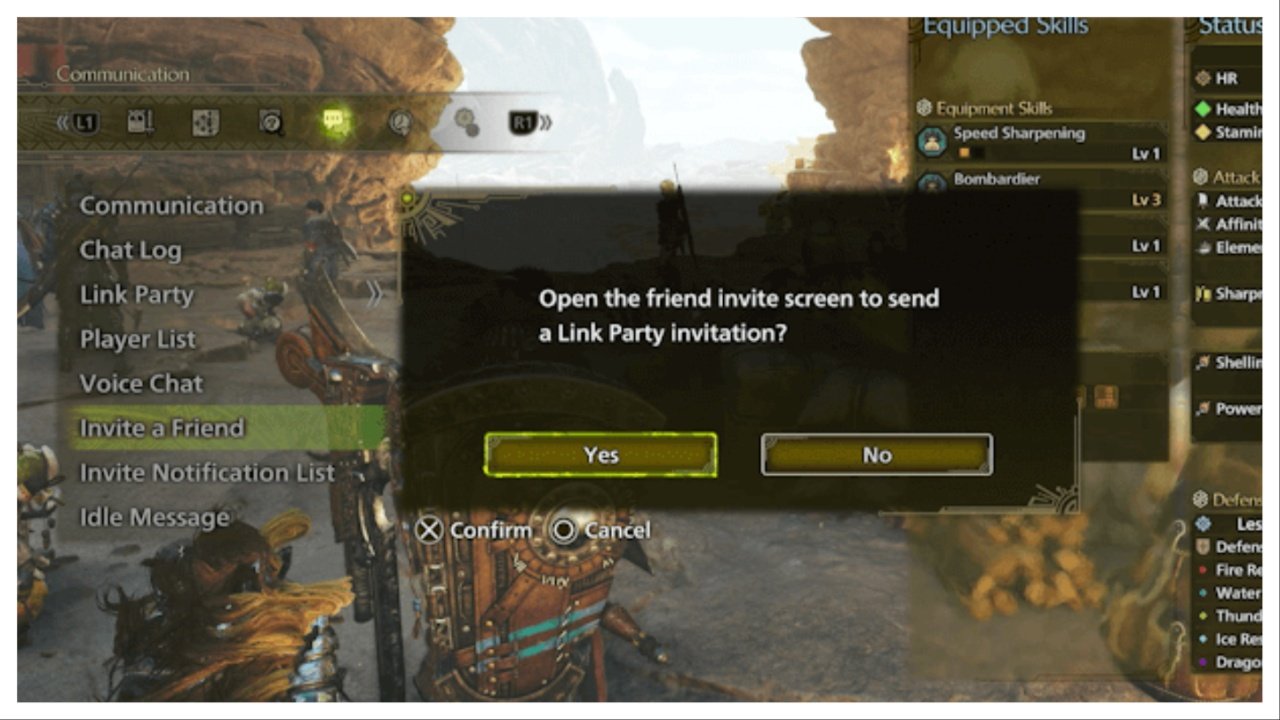Click the Attack sword icon in the Status panel

(1202, 199)
